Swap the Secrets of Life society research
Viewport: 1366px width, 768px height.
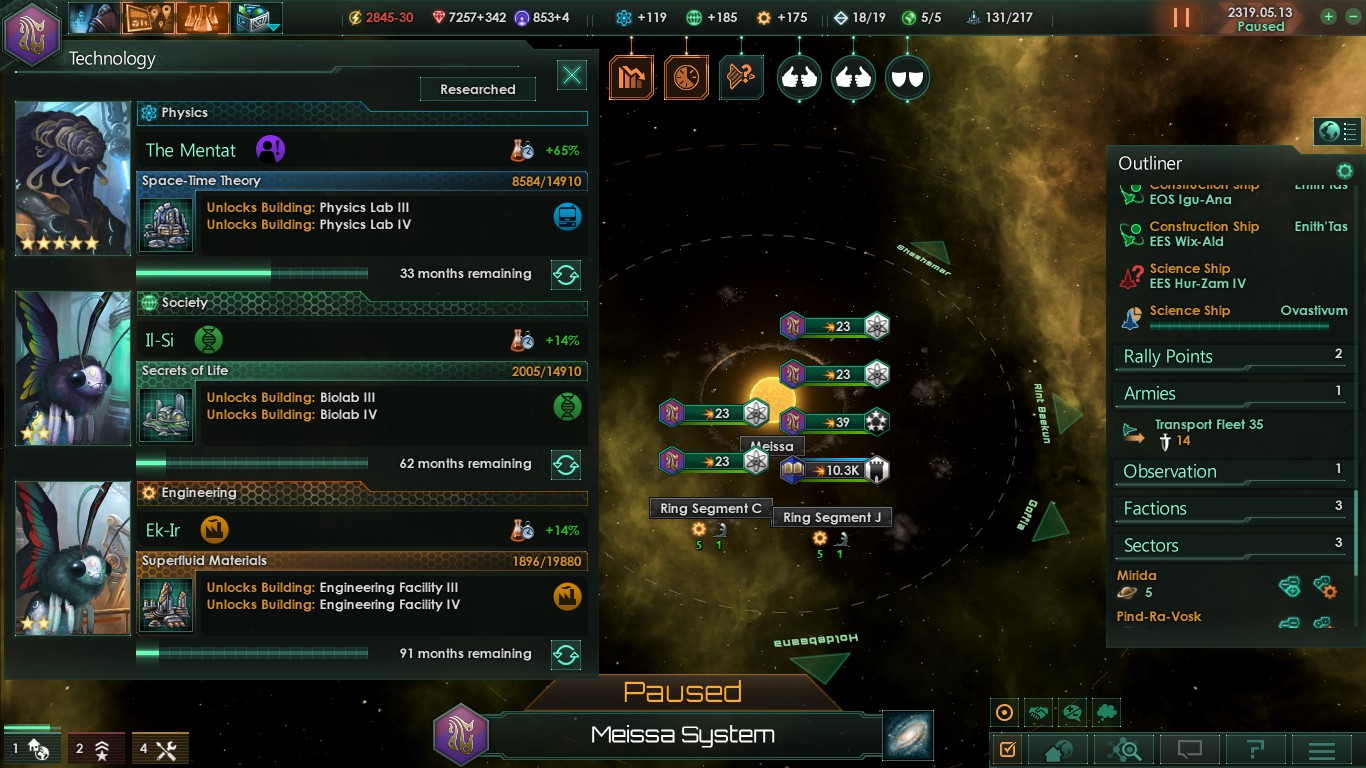[566, 464]
